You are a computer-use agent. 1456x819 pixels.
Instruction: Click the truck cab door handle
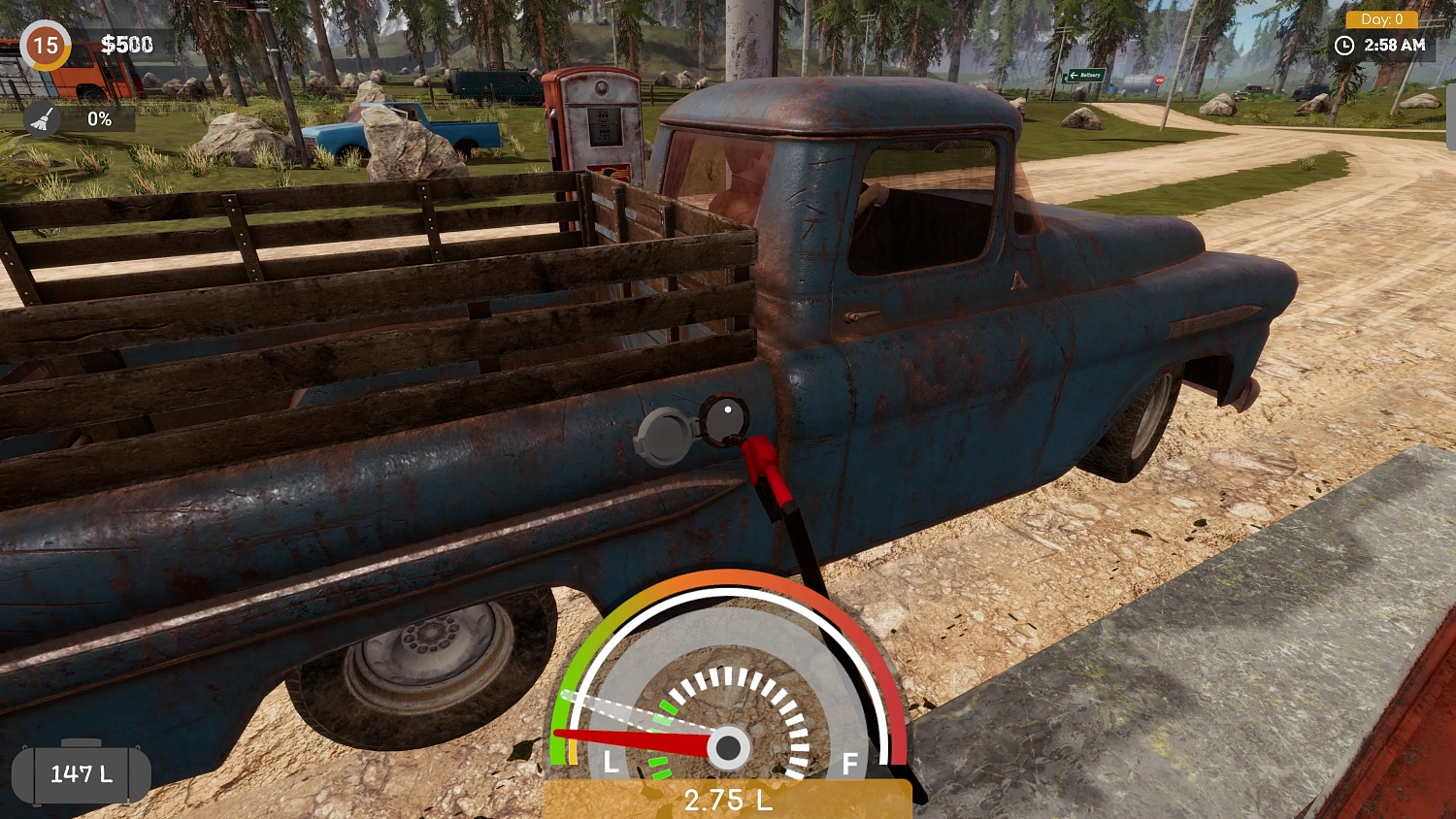click(x=860, y=316)
